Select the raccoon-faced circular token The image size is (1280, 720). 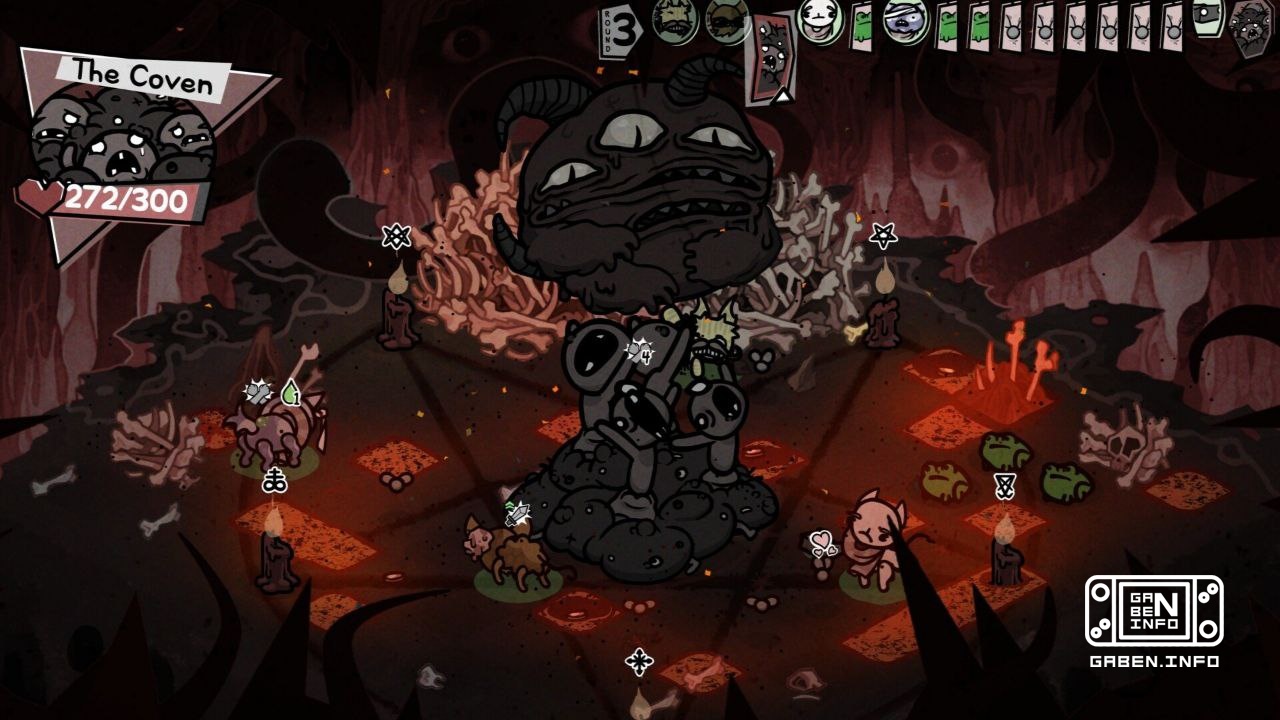pos(724,20)
